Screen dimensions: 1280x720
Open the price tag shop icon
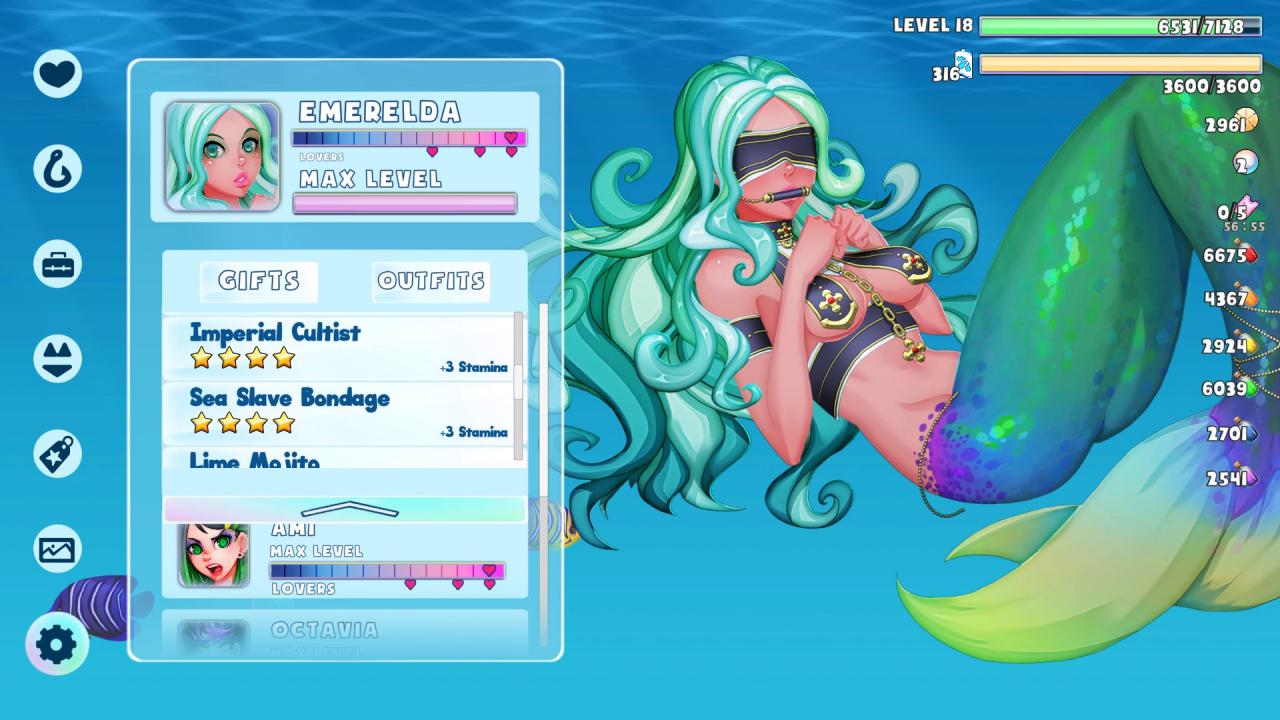tap(57, 454)
